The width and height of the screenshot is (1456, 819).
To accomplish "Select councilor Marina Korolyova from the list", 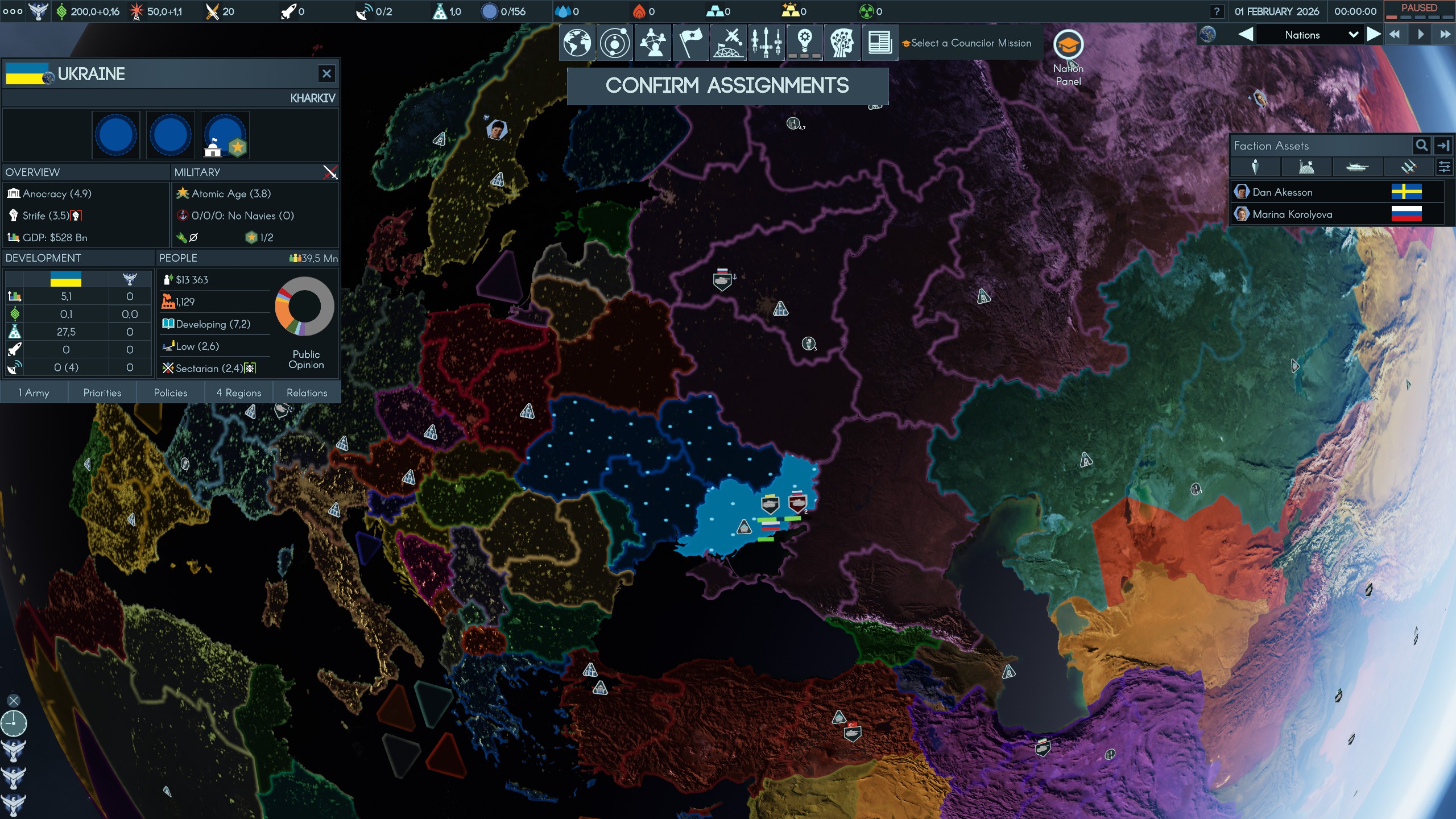I will (1292, 214).
